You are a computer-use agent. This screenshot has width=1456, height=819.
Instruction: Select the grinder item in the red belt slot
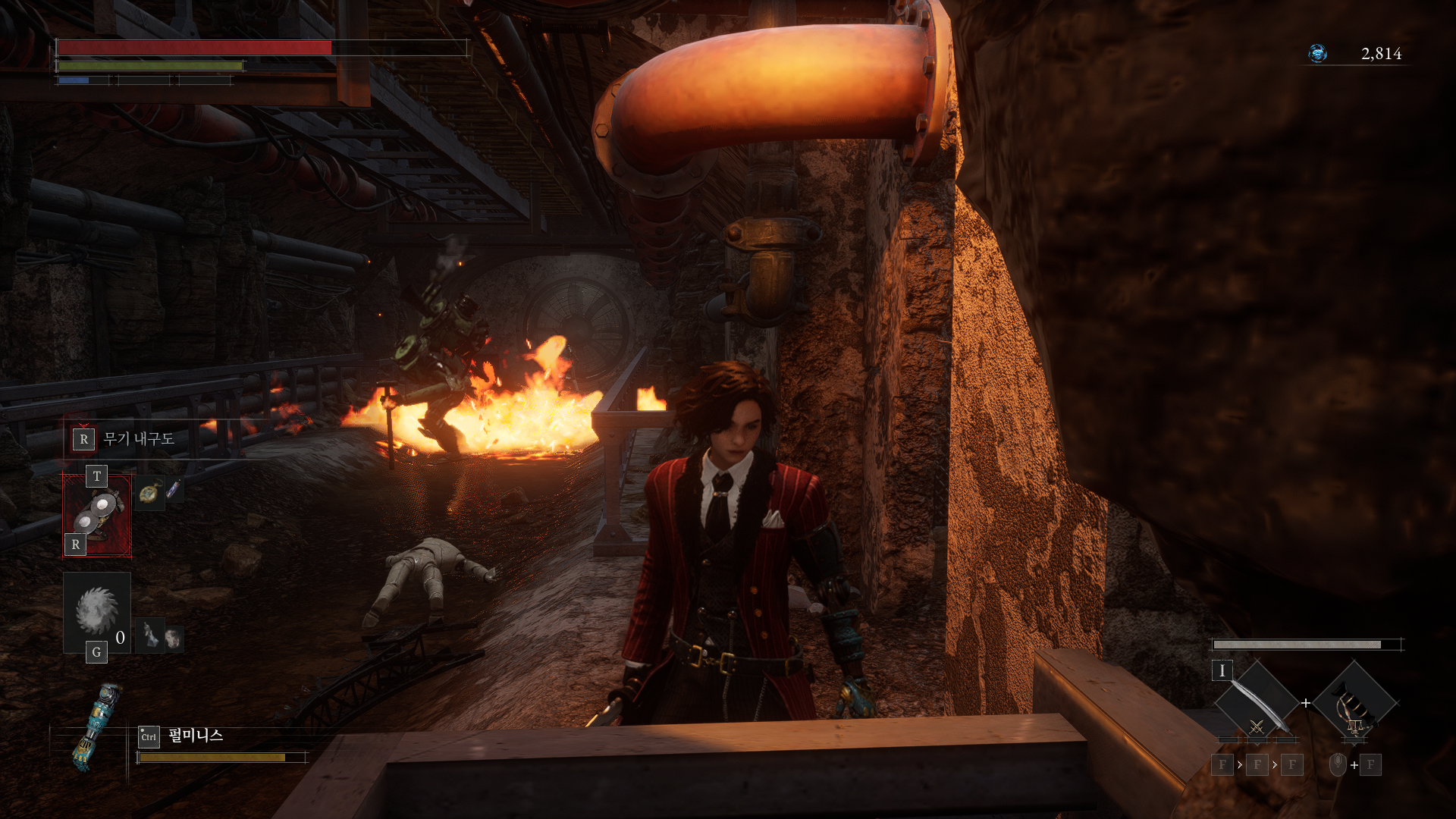[x=97, y=515]
